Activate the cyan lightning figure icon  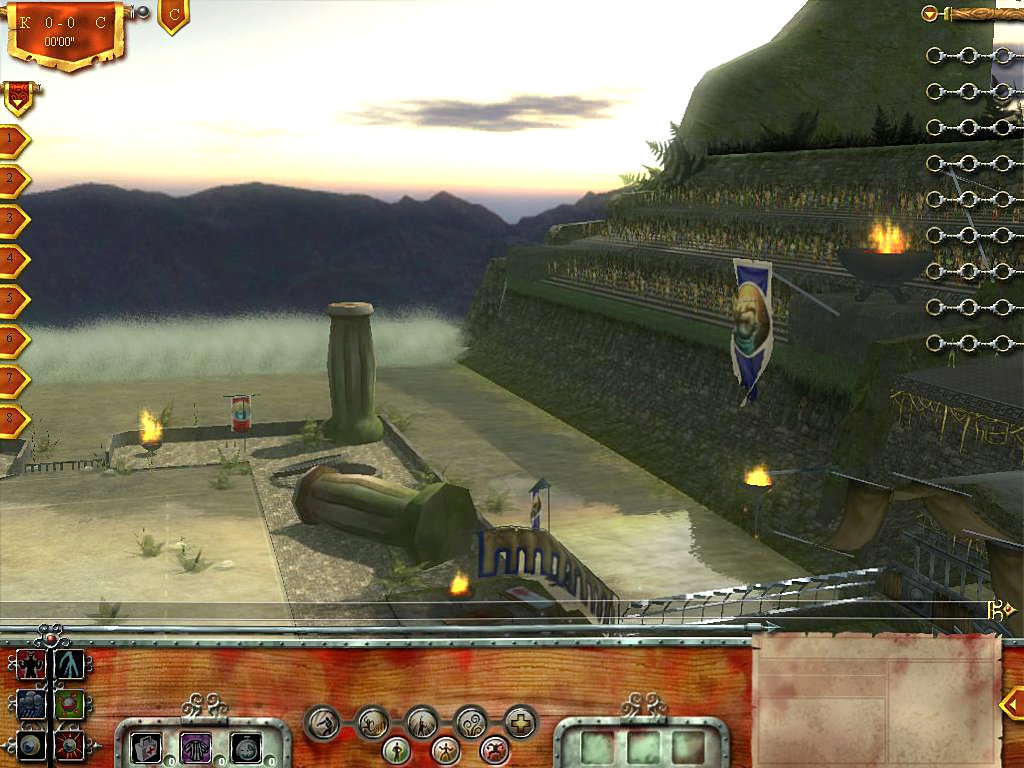click(70, 664)
